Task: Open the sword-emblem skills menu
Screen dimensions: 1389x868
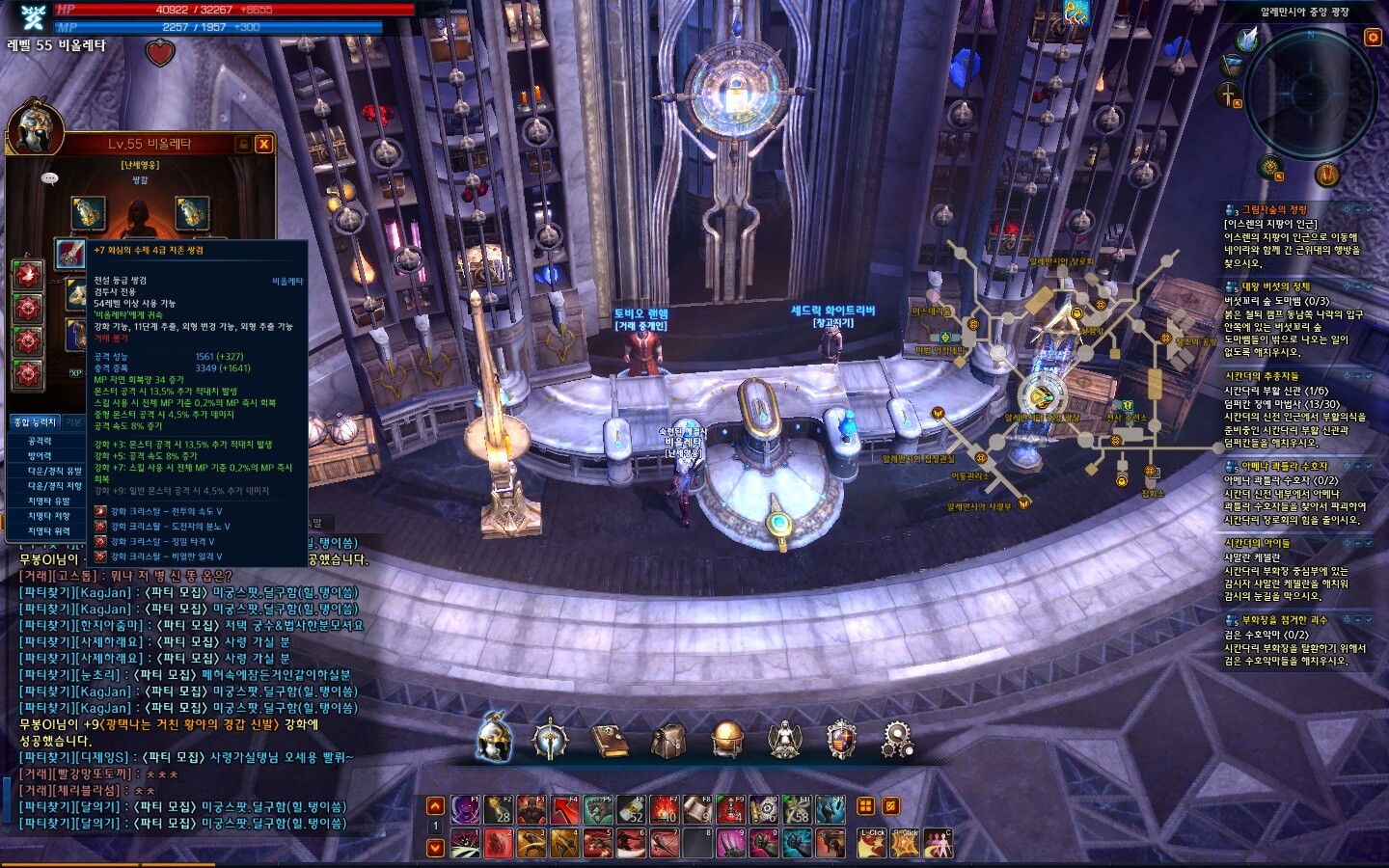Action: (550, 740)
